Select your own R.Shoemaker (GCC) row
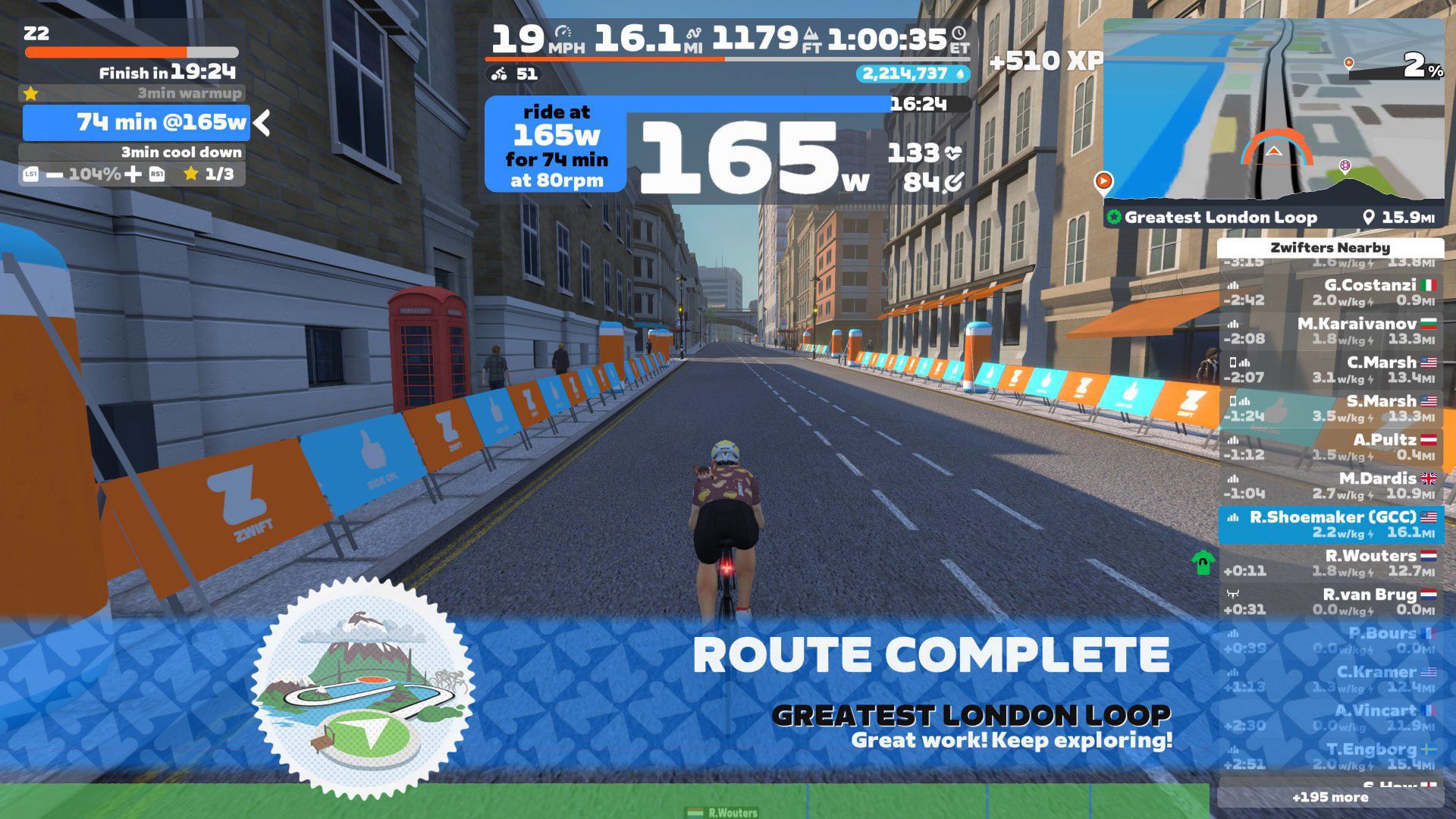1456x819 pixels. (1330, 524)
